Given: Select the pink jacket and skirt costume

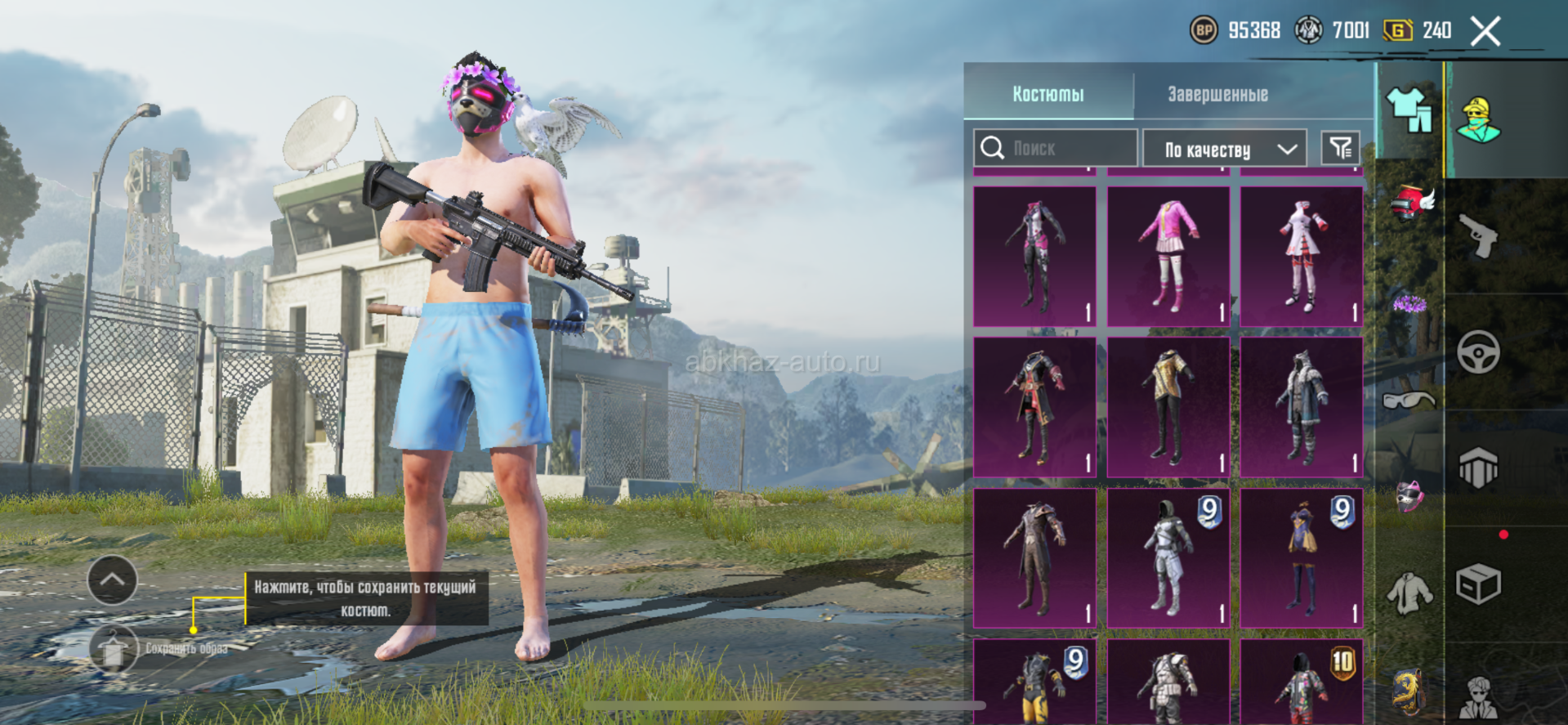Looking at the screenshot, I should click(x=1168, y=256).
